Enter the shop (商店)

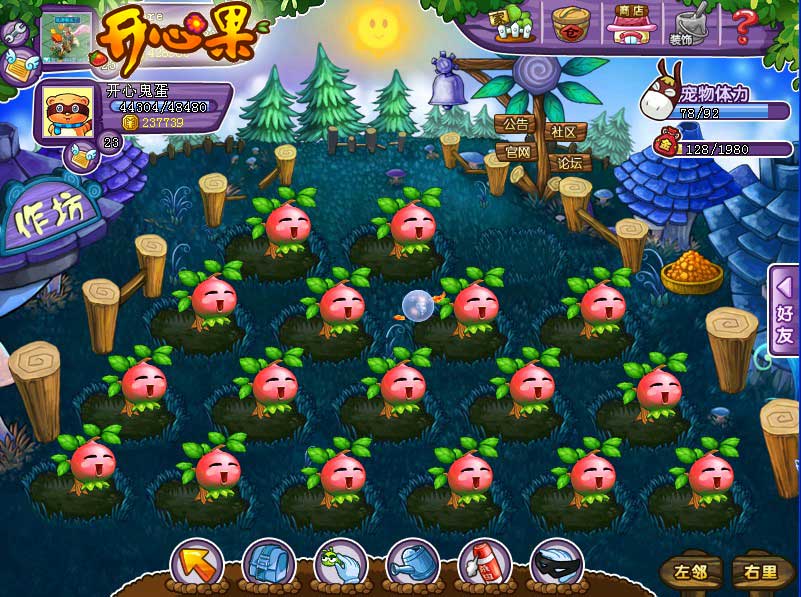631,24
